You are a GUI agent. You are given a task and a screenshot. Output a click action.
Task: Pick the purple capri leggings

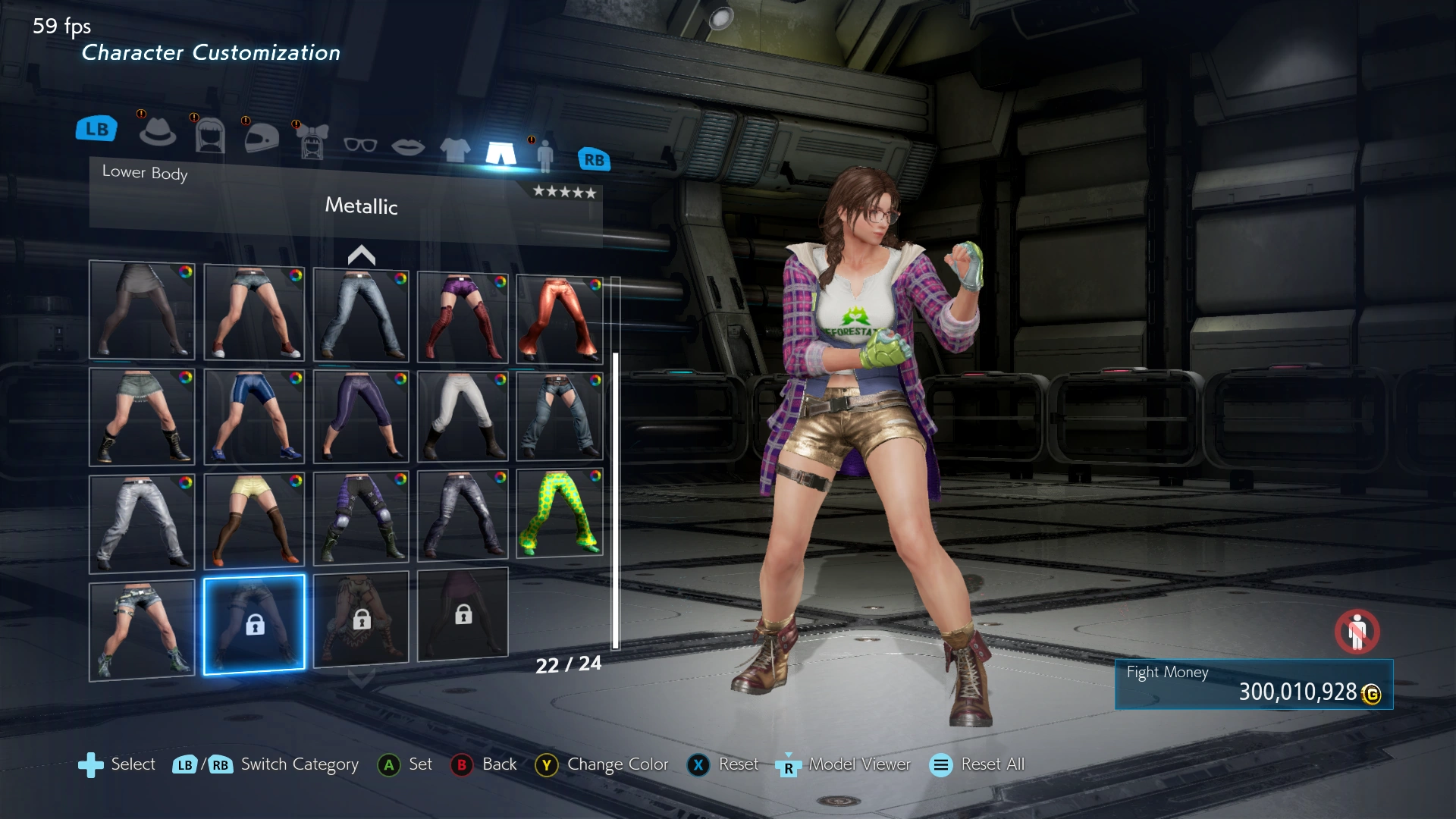pyautogui.click(x=361, y=416)
